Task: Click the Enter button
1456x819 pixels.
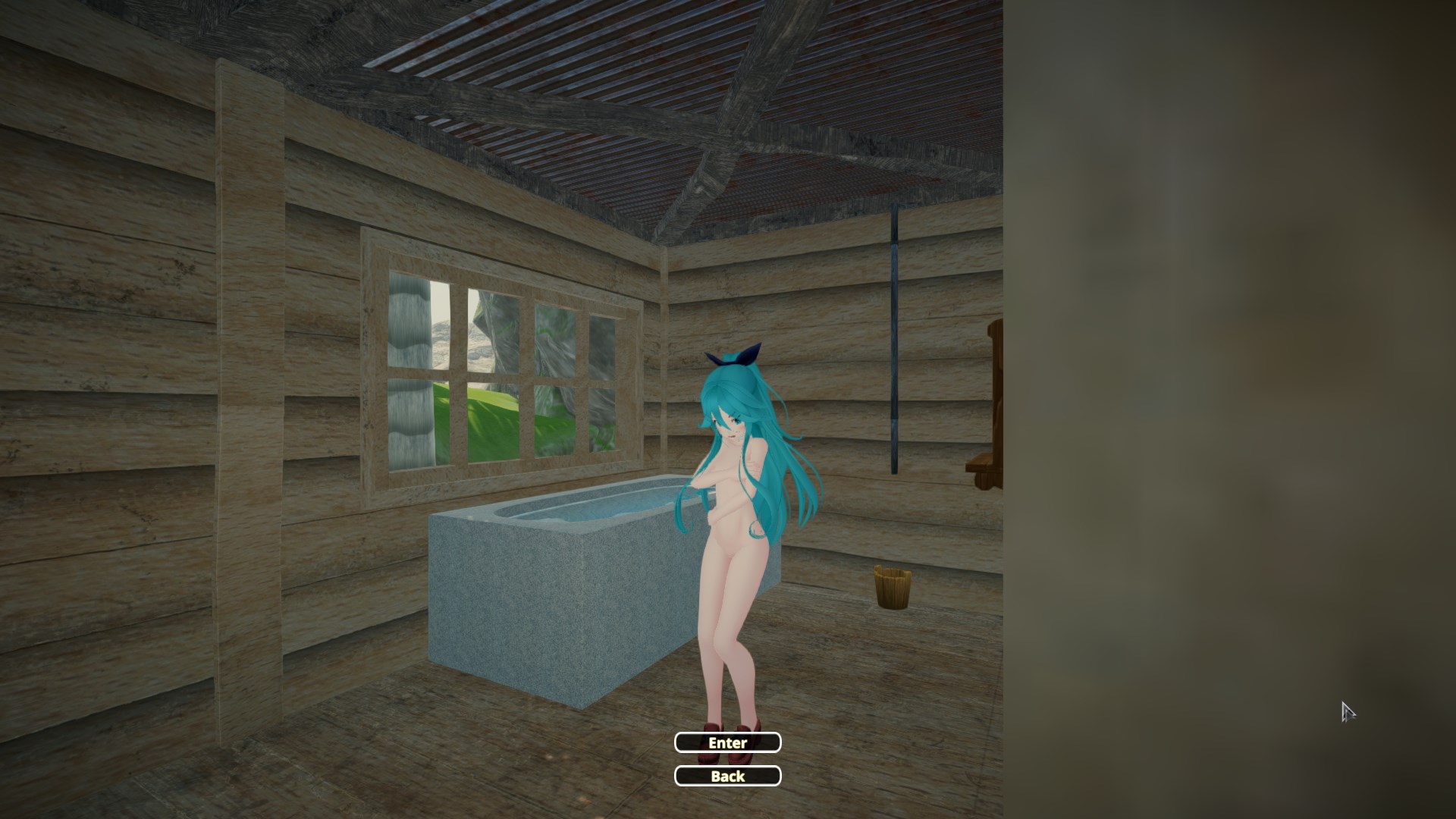Action: (727, 742)
